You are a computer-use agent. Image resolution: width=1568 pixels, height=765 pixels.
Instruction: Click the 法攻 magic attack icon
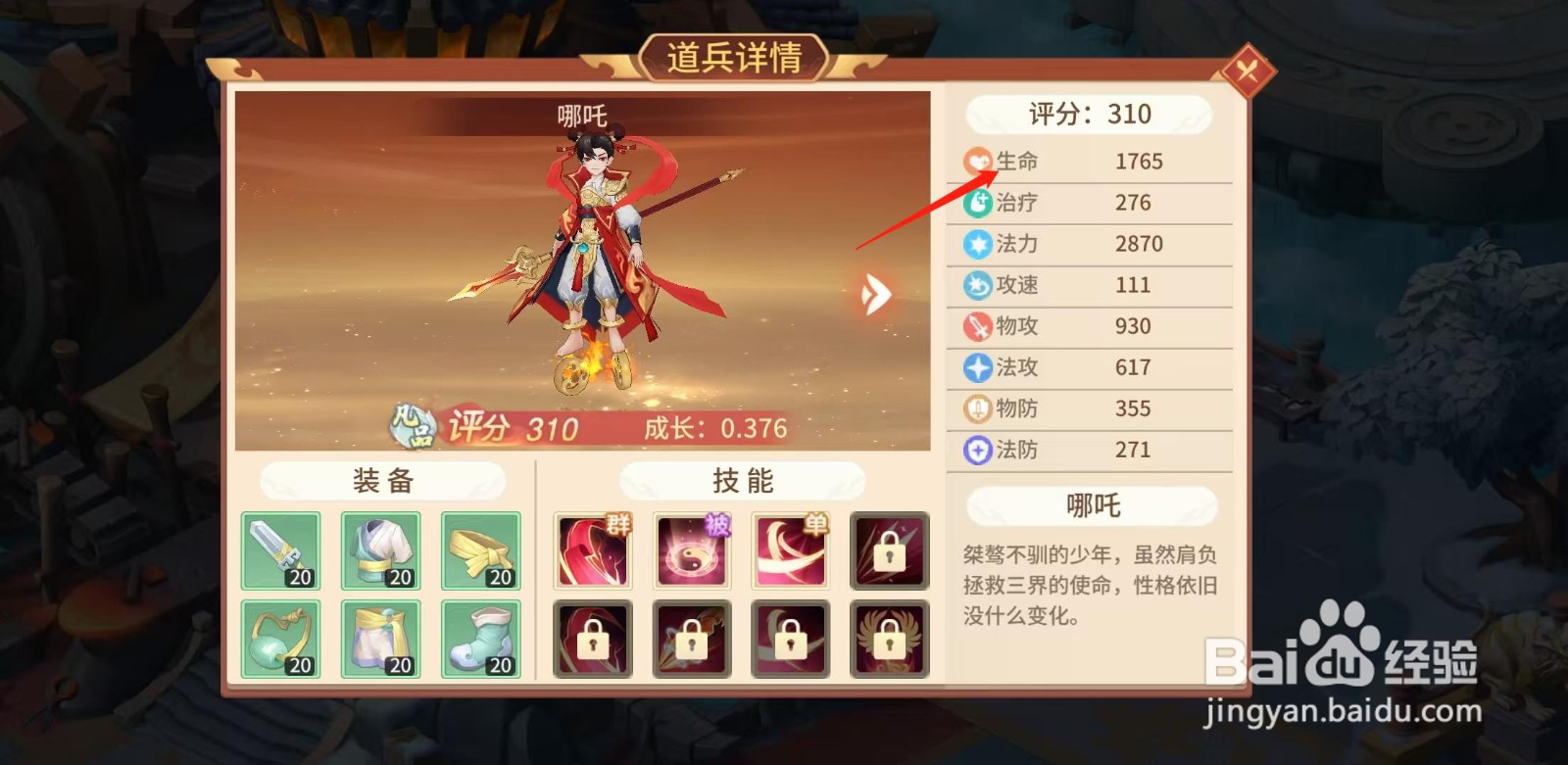coord(977,367)
